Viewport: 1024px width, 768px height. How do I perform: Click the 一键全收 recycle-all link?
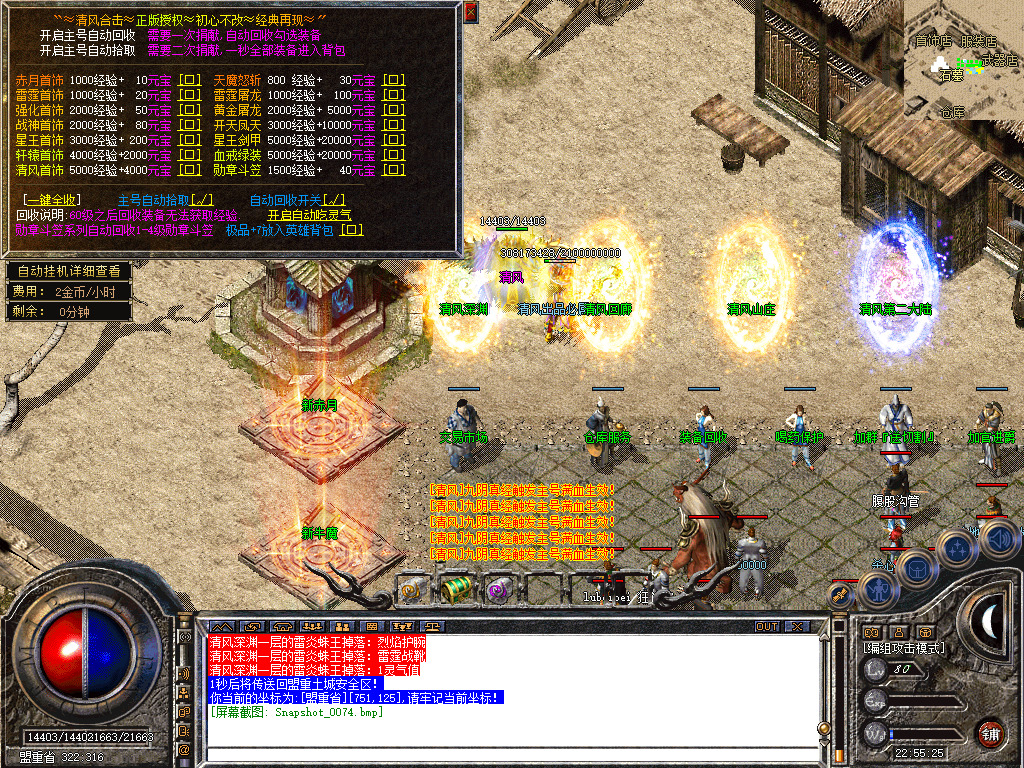point(53,200)
